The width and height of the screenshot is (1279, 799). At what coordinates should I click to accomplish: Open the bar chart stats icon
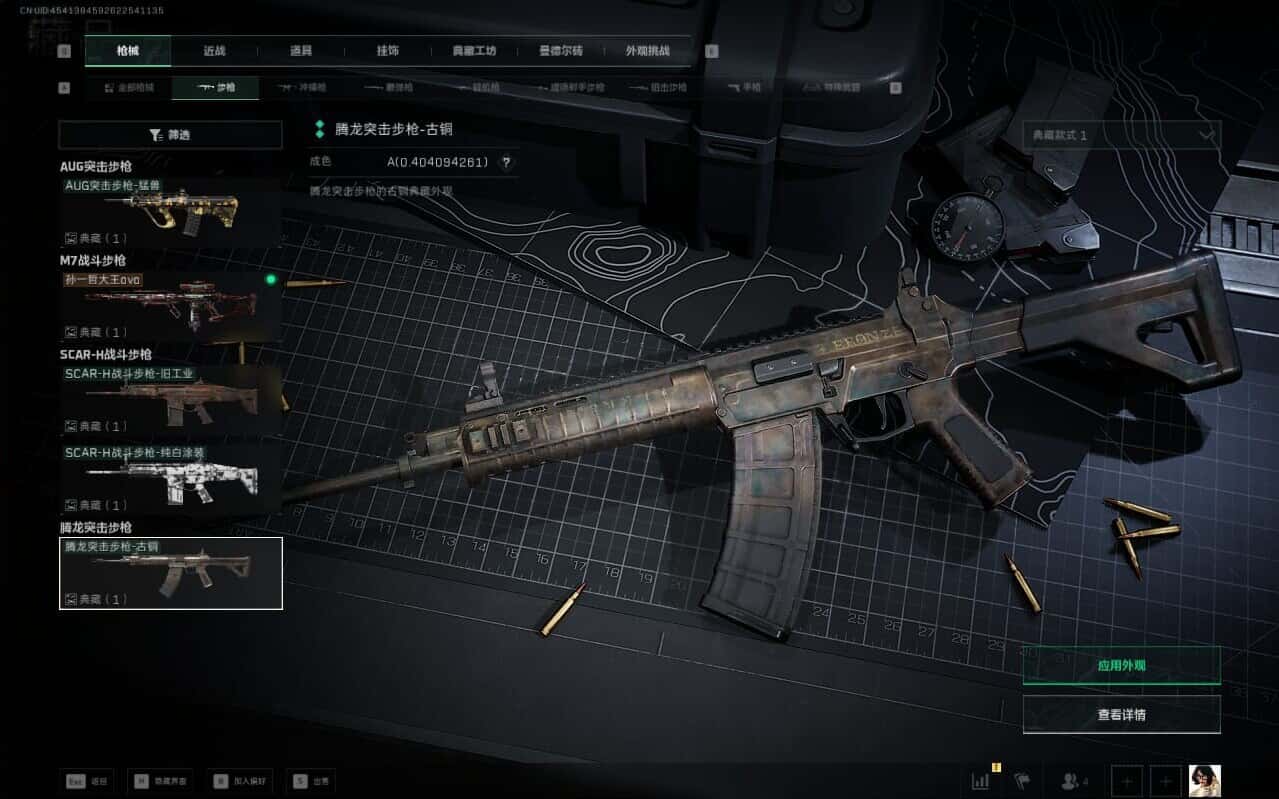point(980,780)
